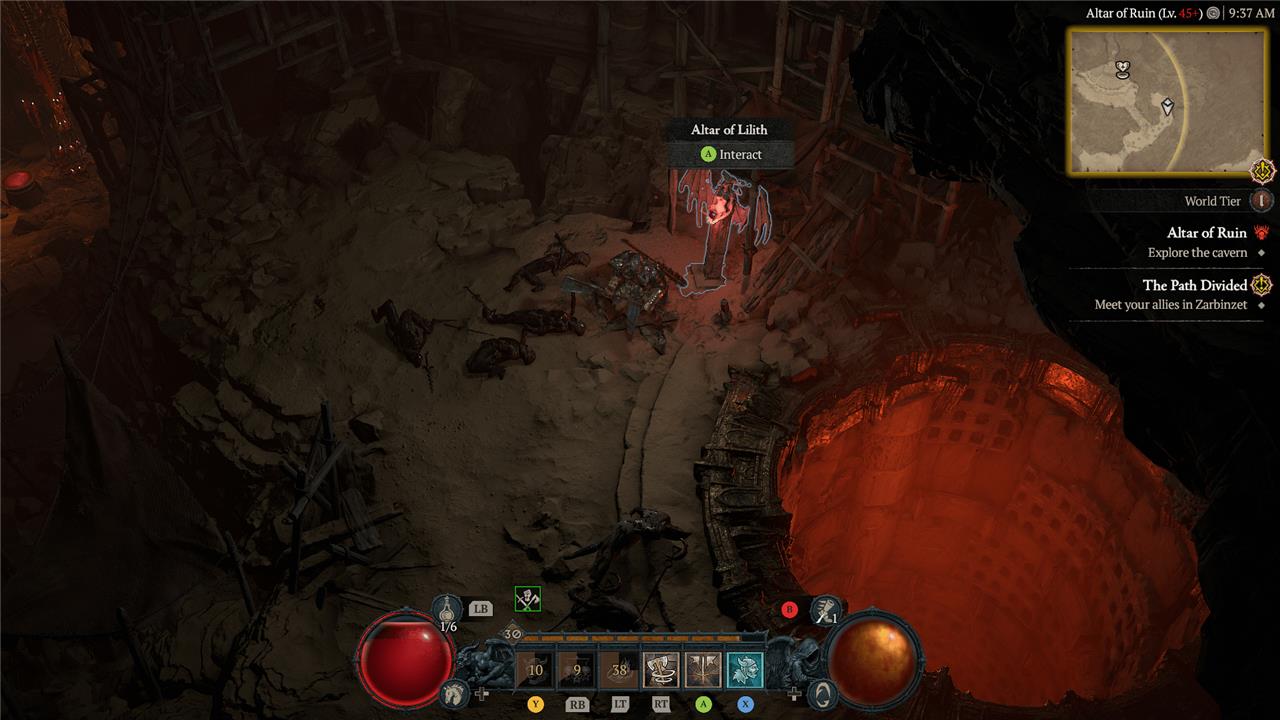Image resolution: width=1280 pixels, height=720 pixels.
Task: Click the evade icon beside the resource orb
Action: 821,692
